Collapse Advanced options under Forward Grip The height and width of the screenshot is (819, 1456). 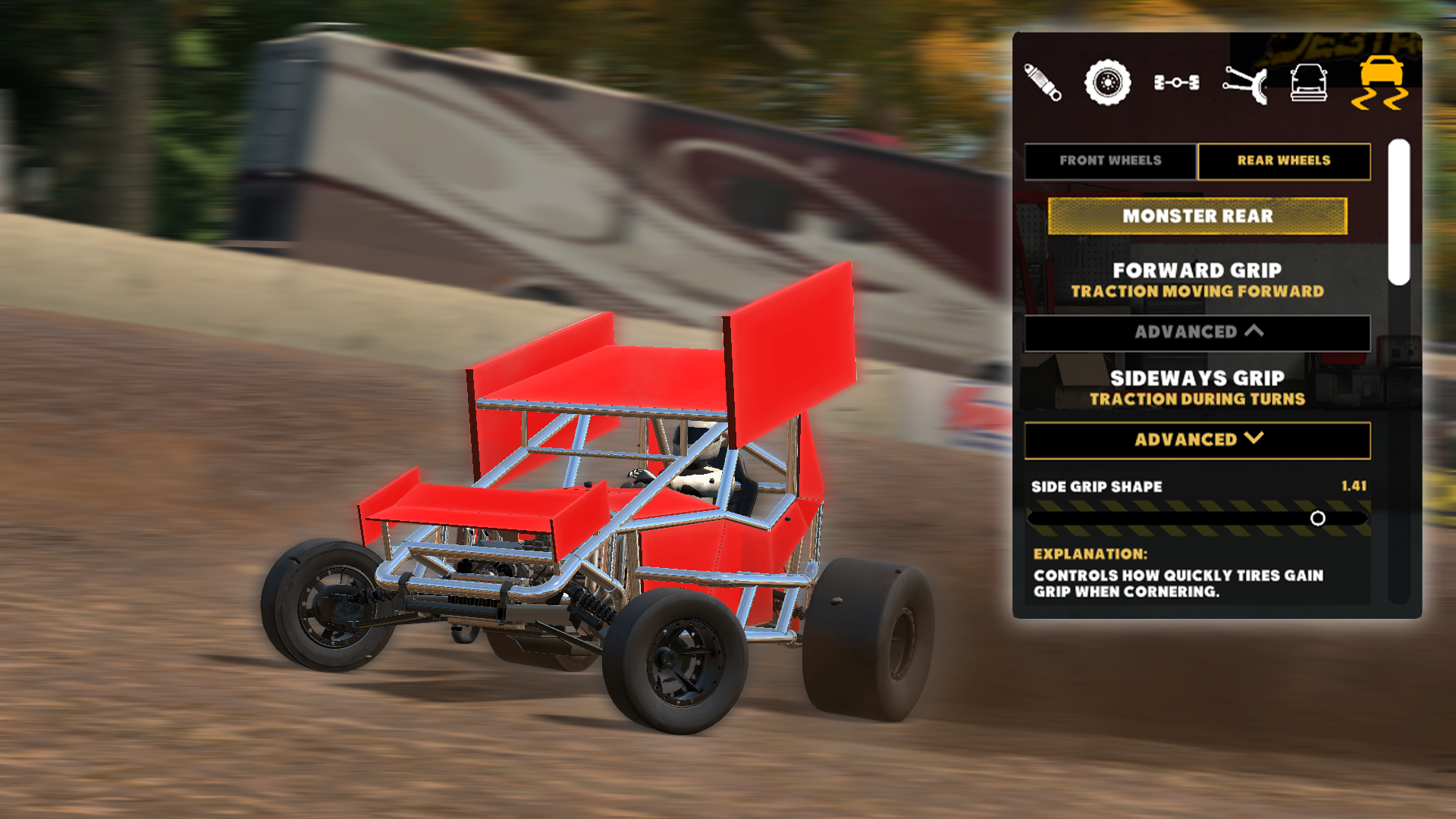1197,332
